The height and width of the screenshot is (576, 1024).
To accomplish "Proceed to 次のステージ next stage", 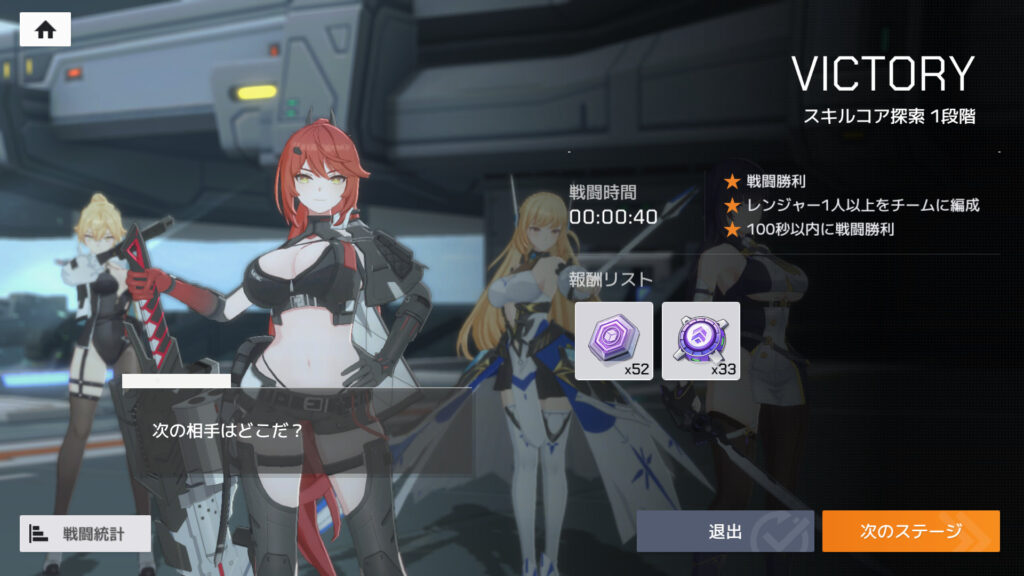I will (x=910, y=531).
